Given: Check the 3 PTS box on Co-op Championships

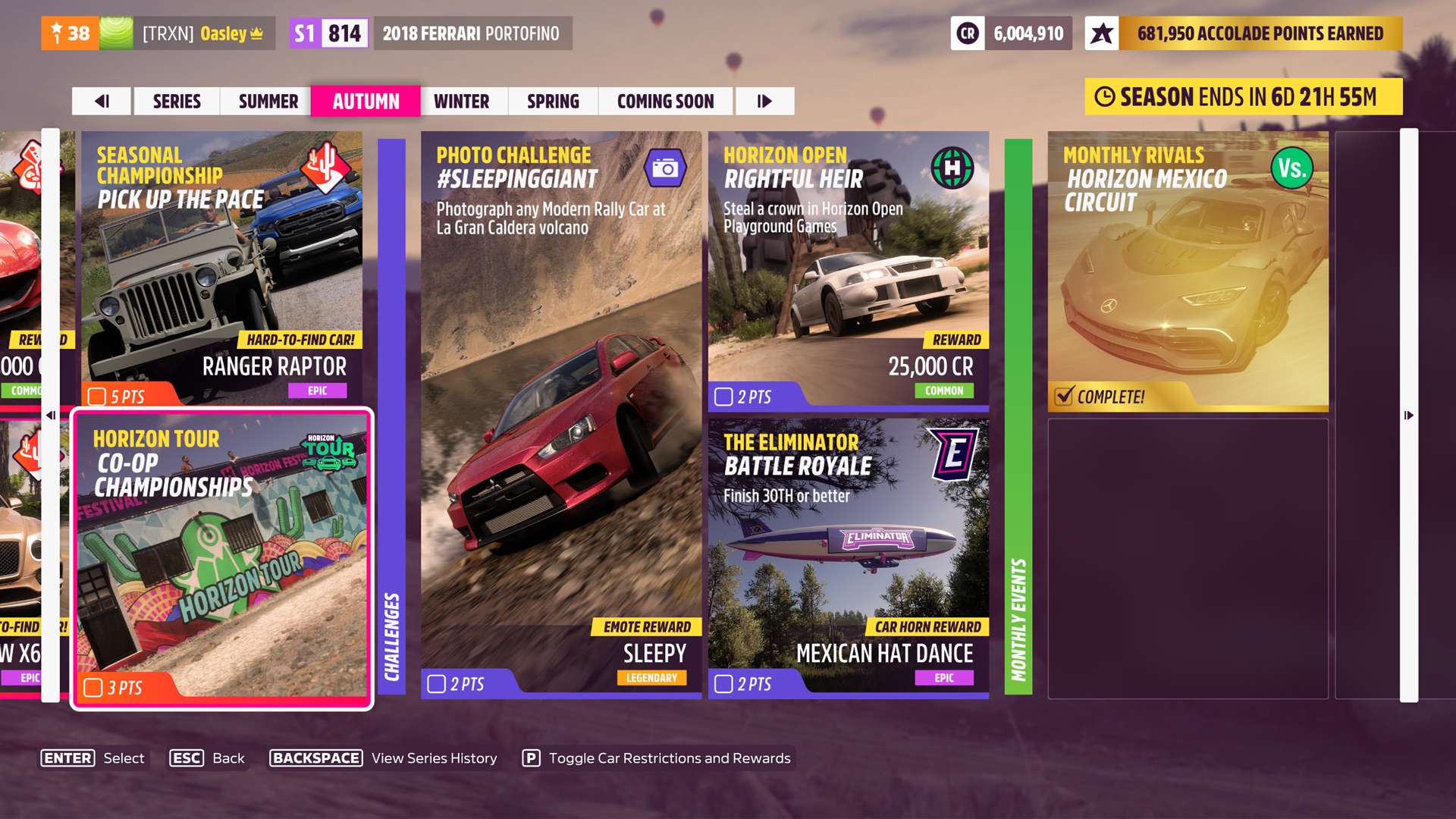Looking at the screenshot, I should [x=94, y=686].
